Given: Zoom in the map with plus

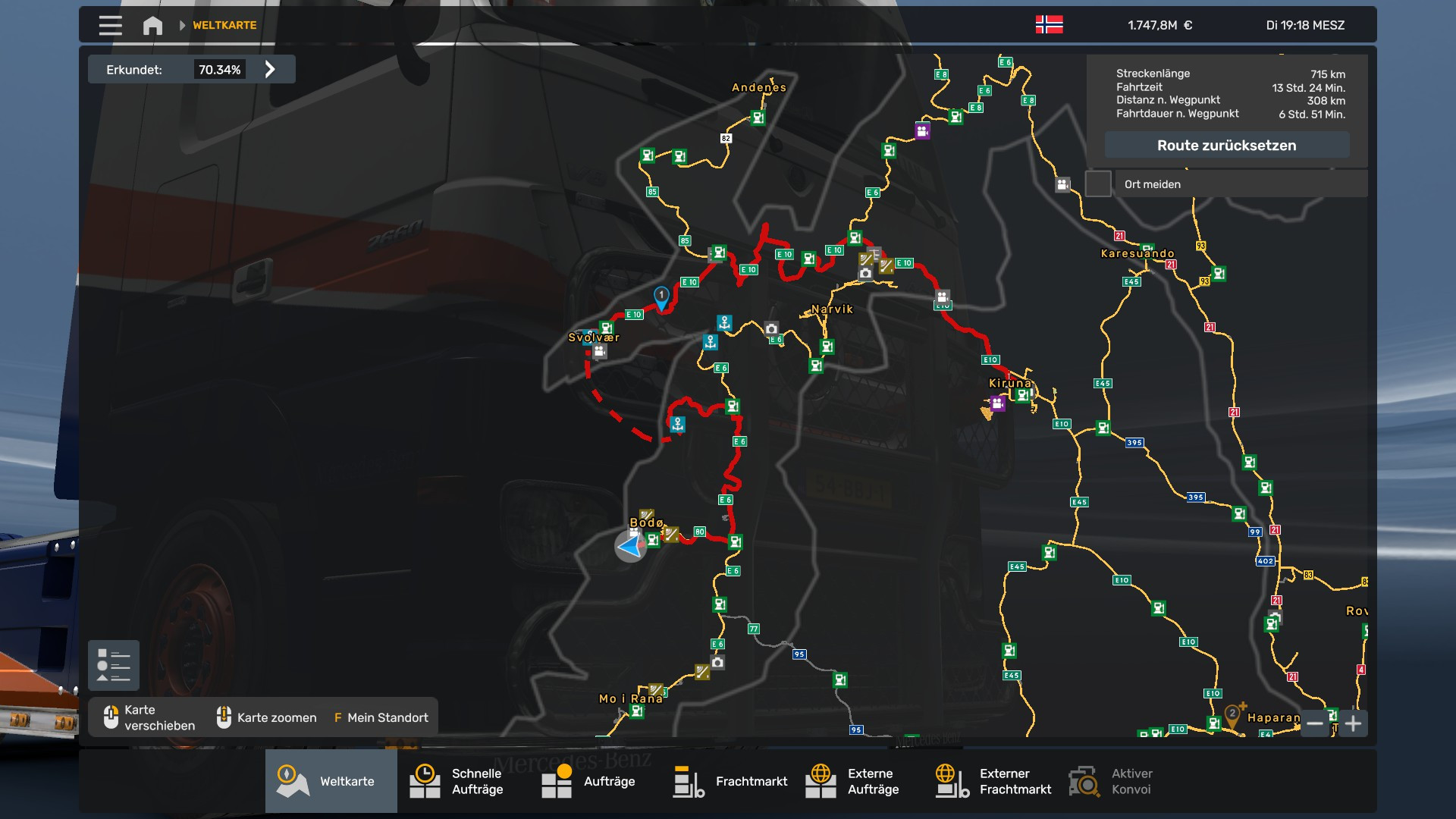Looking at the screenshot, I should (1353, 723).
